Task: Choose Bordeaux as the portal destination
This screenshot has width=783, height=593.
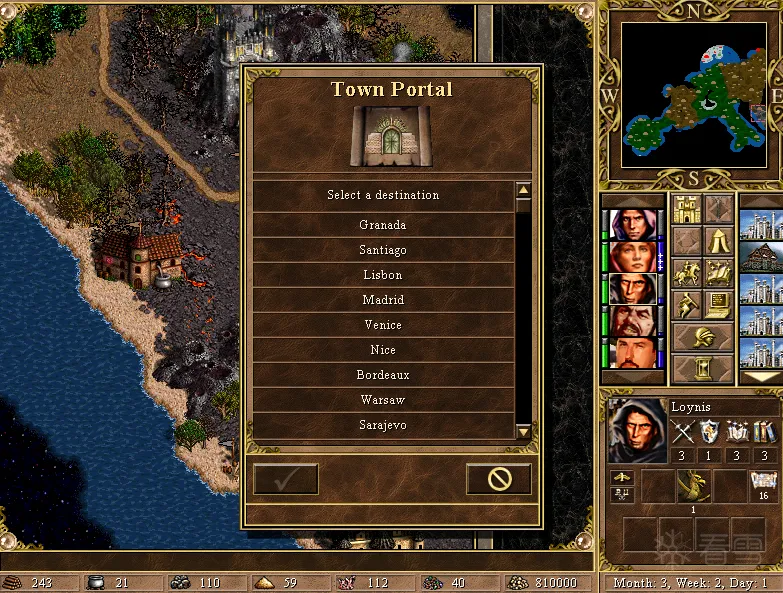Action: coord(382,375)
